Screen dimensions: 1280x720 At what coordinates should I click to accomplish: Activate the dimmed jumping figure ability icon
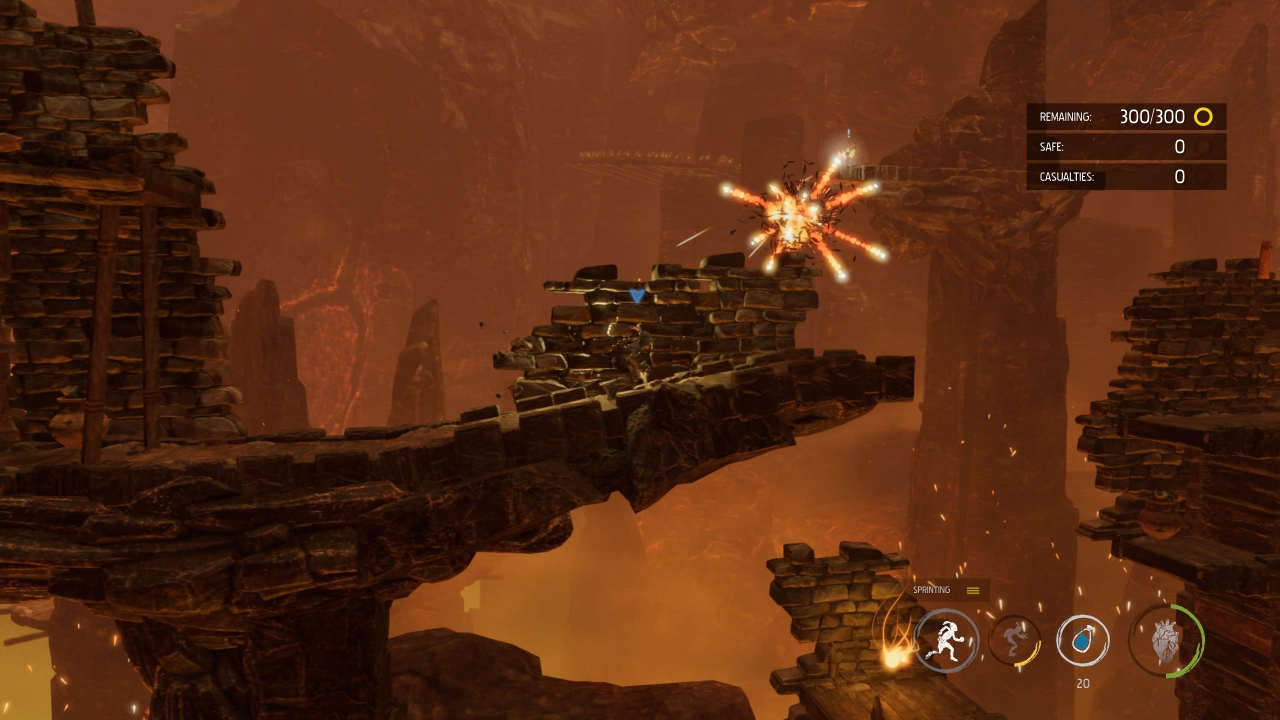1014,641
